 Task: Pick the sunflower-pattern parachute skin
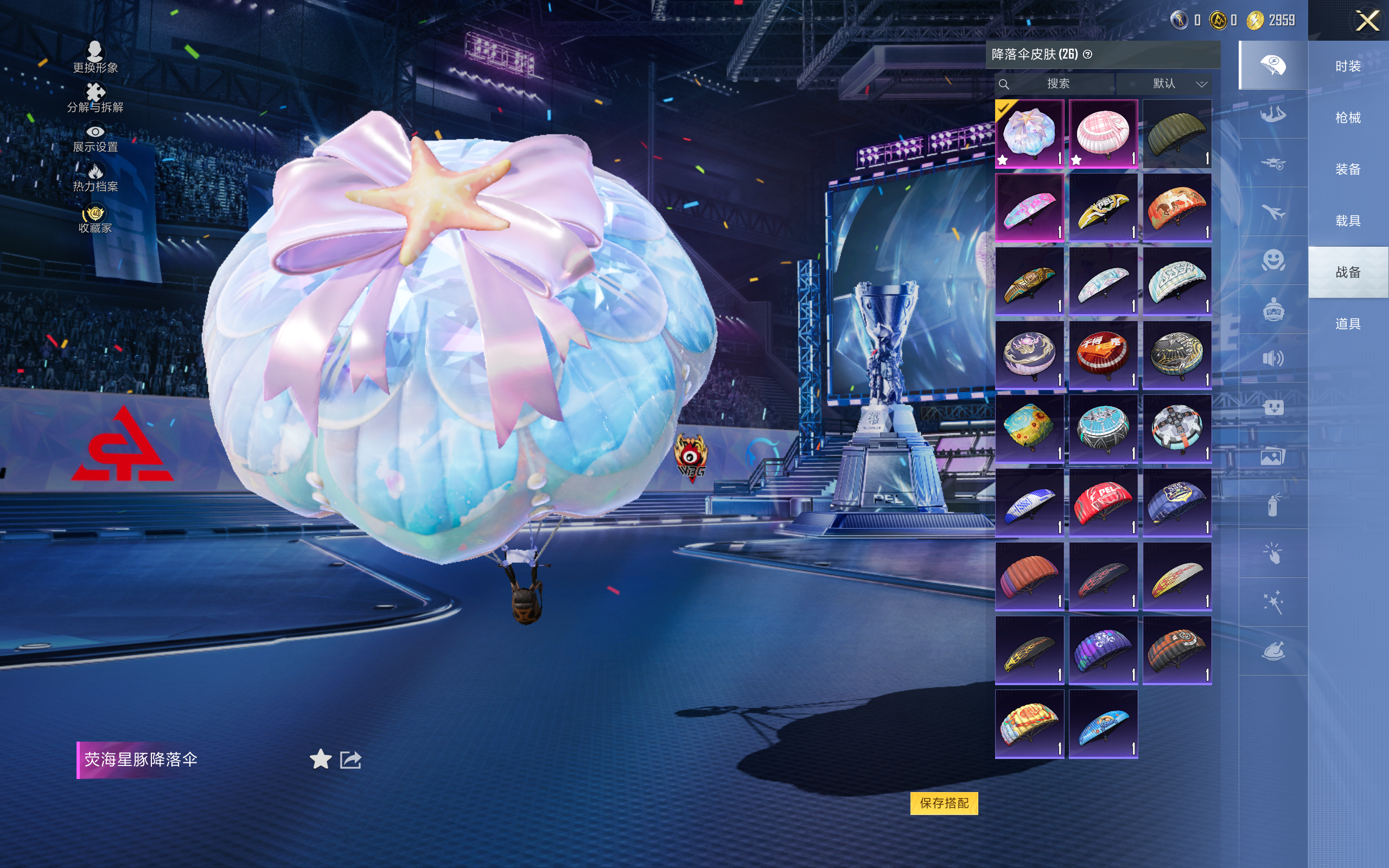click(1029, 429)
